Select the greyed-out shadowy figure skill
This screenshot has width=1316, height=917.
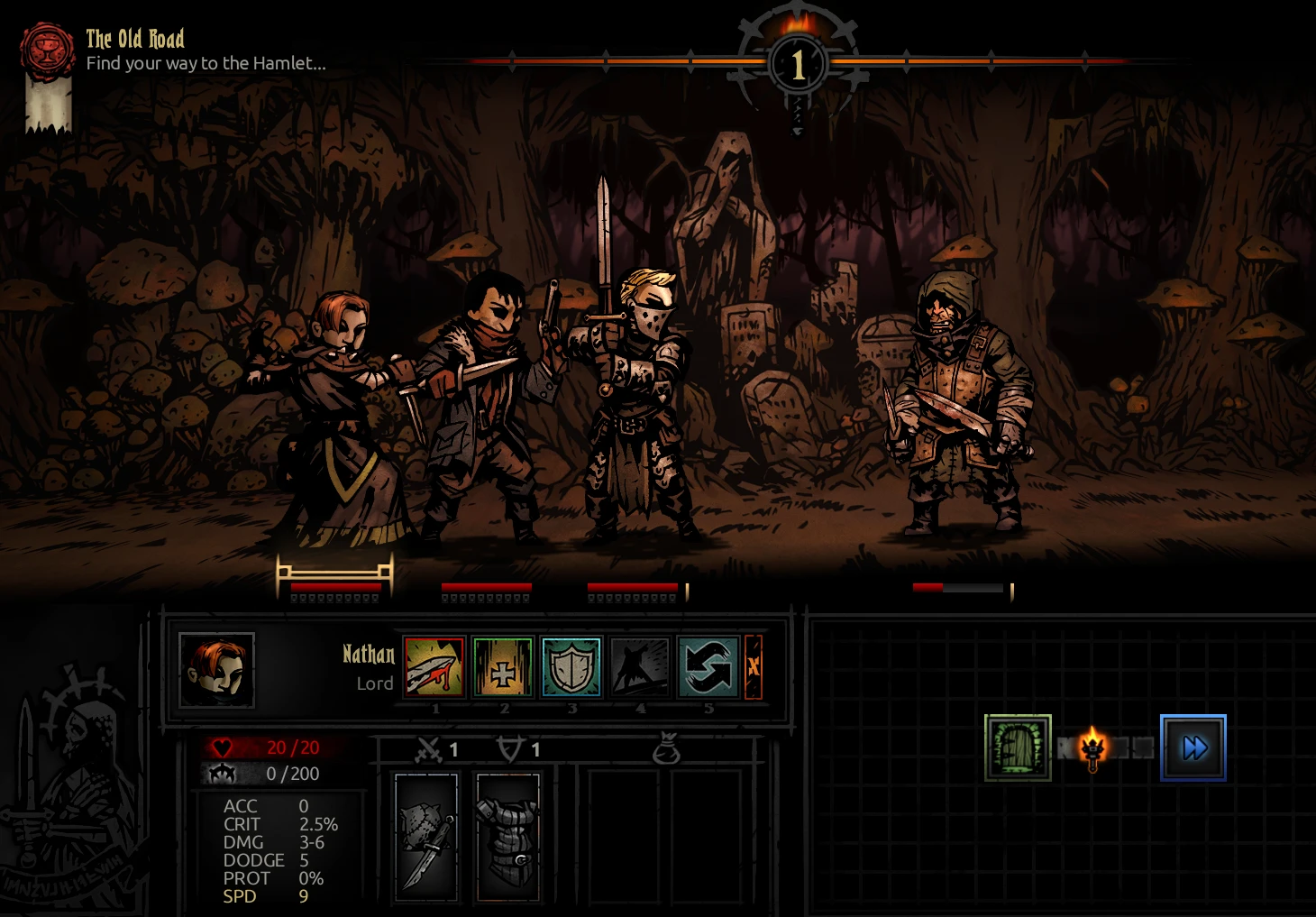click(640, 667)
